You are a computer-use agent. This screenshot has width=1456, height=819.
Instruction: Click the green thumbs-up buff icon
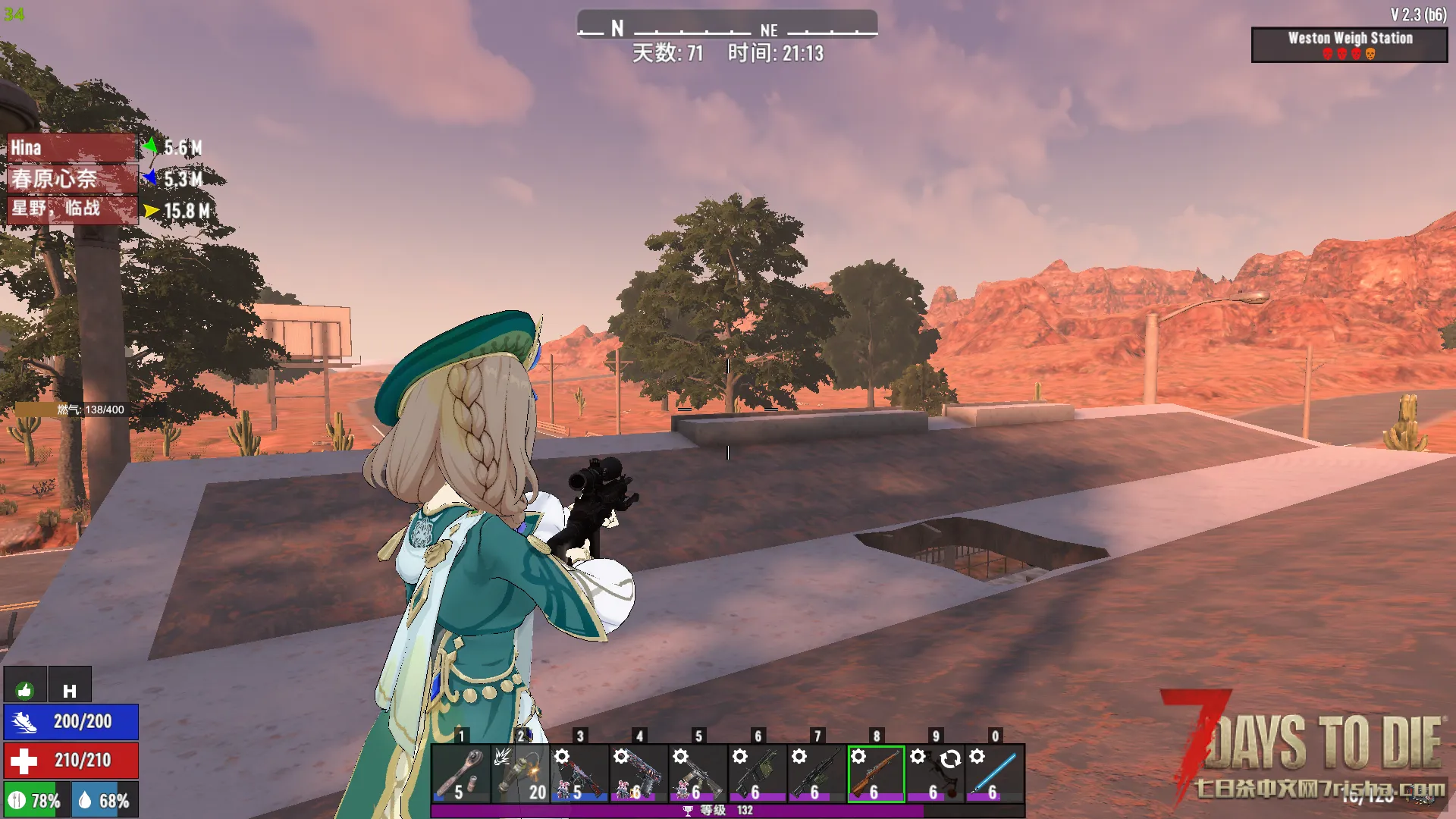[x=25, y=689]
